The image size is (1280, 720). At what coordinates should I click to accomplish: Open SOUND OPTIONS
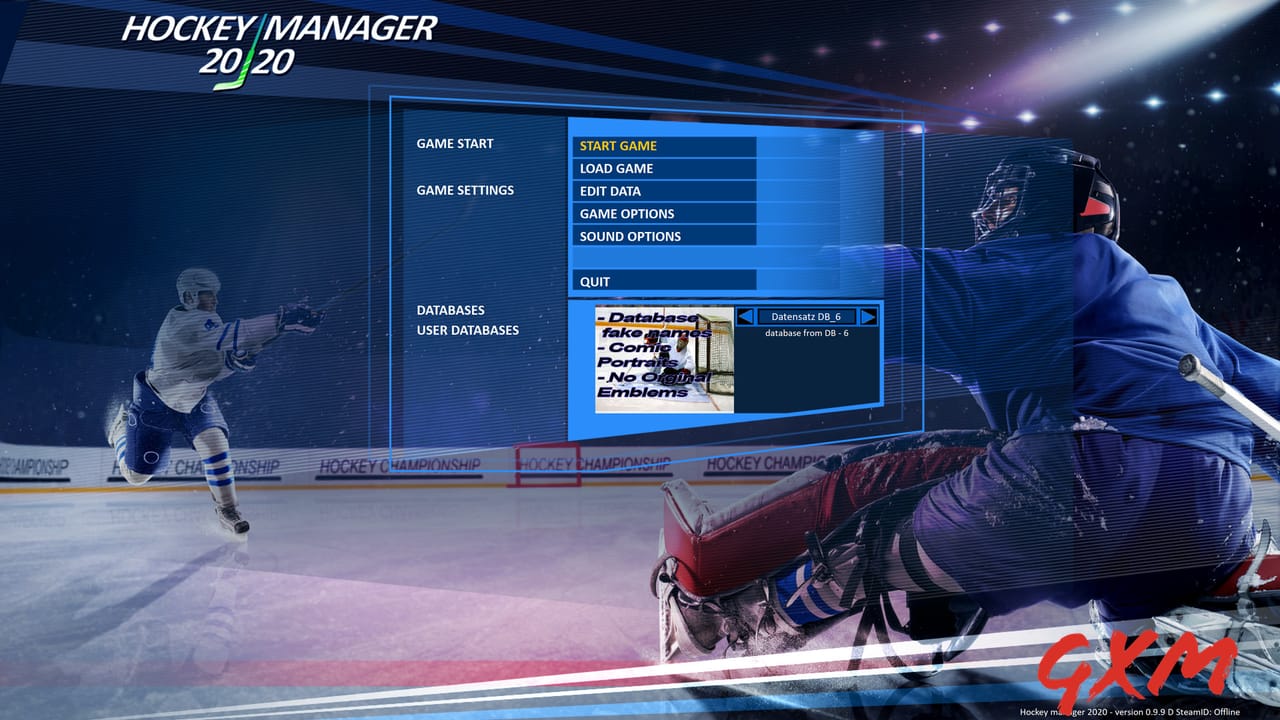point(629,236)
